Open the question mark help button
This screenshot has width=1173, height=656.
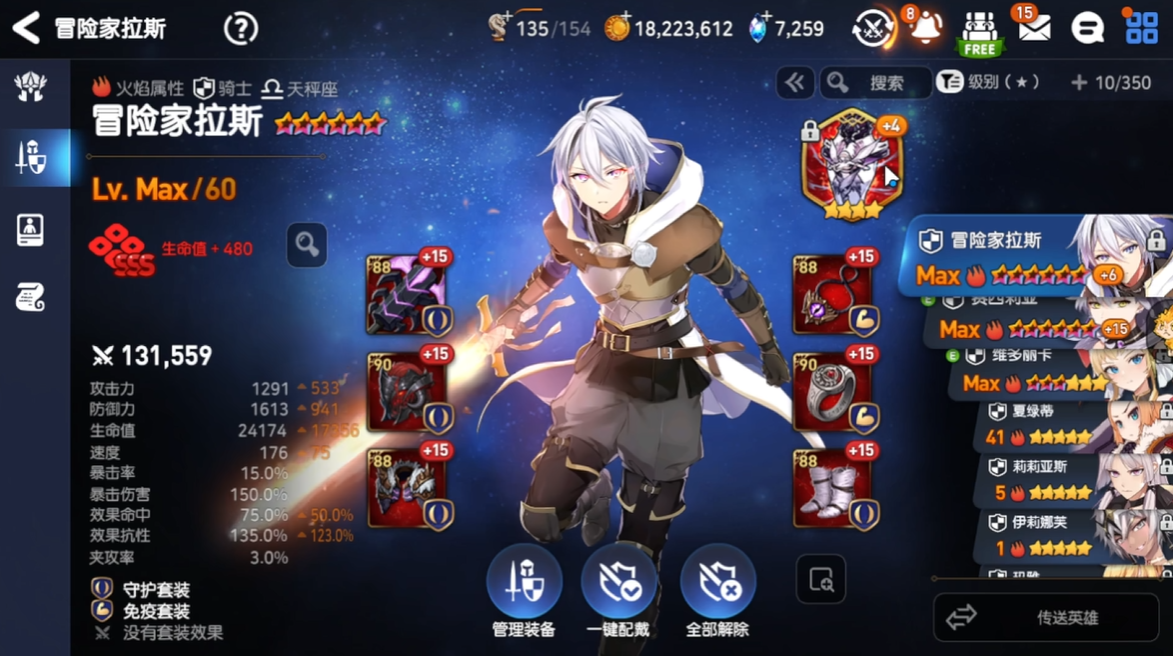pyautogui.click(x=241, y=29)
